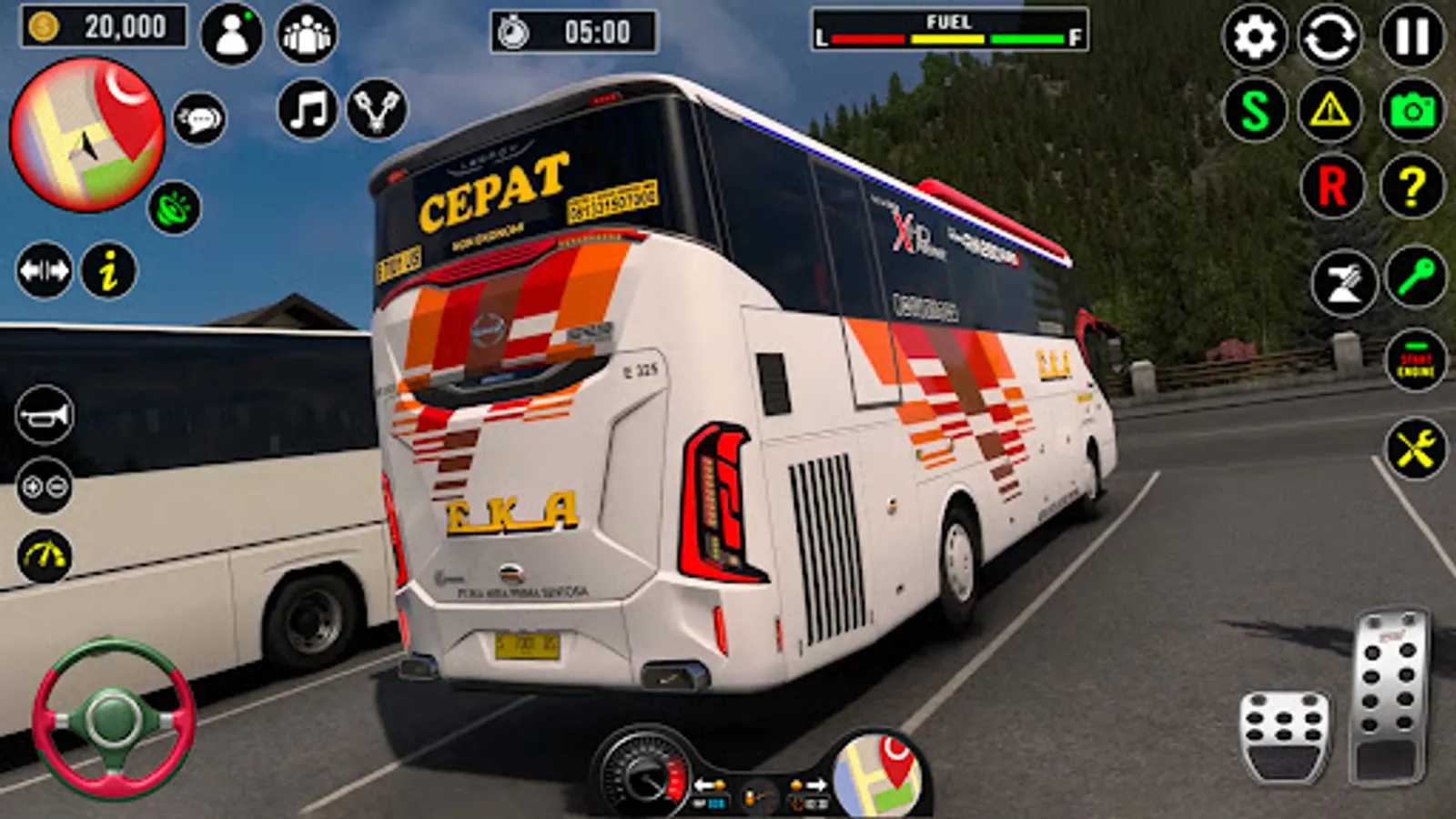Open the settings gear menu
This screenshot has height=819, width=1456.
click(1254, 36)
